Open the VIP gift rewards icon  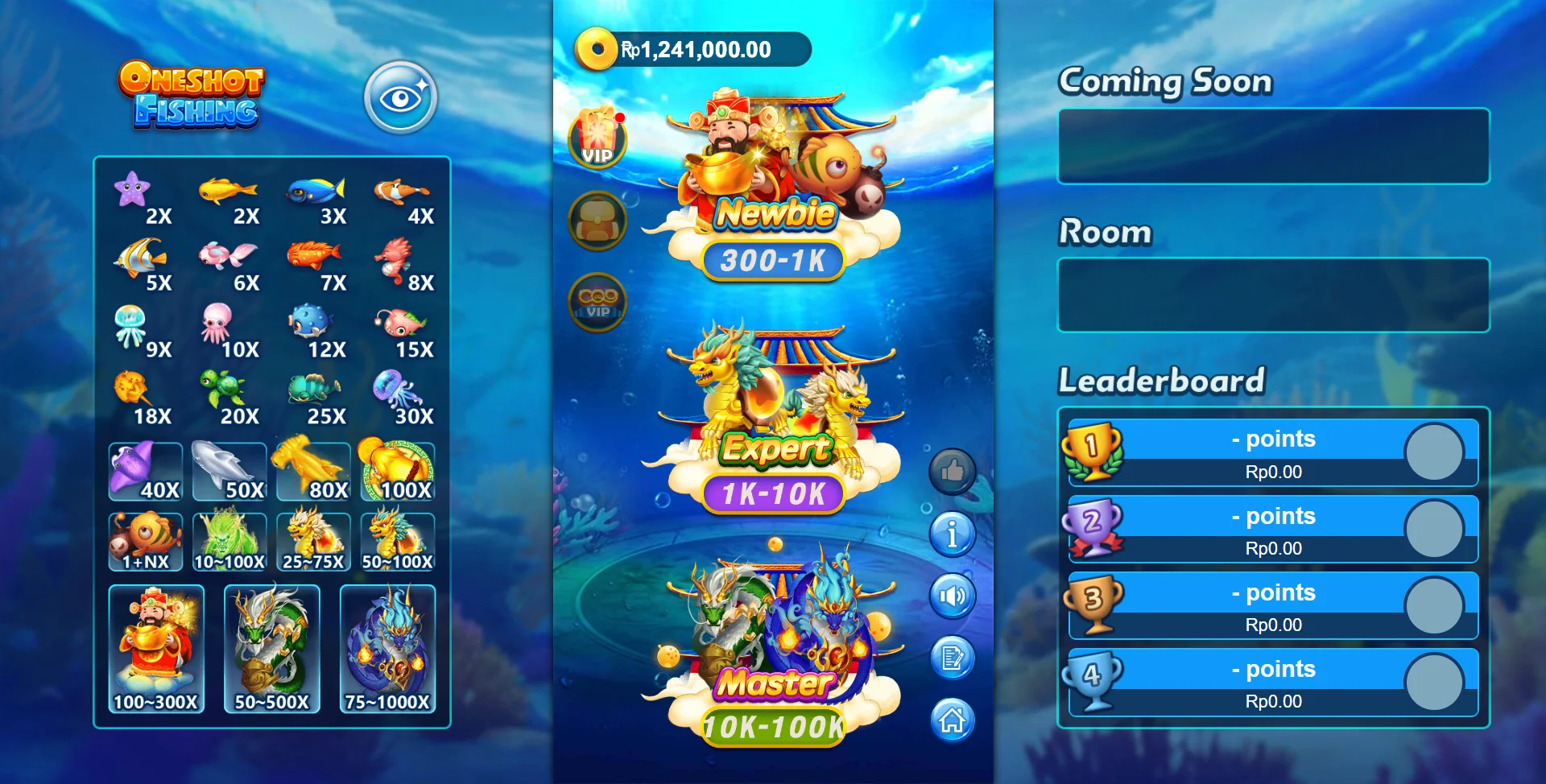[595, 138]
